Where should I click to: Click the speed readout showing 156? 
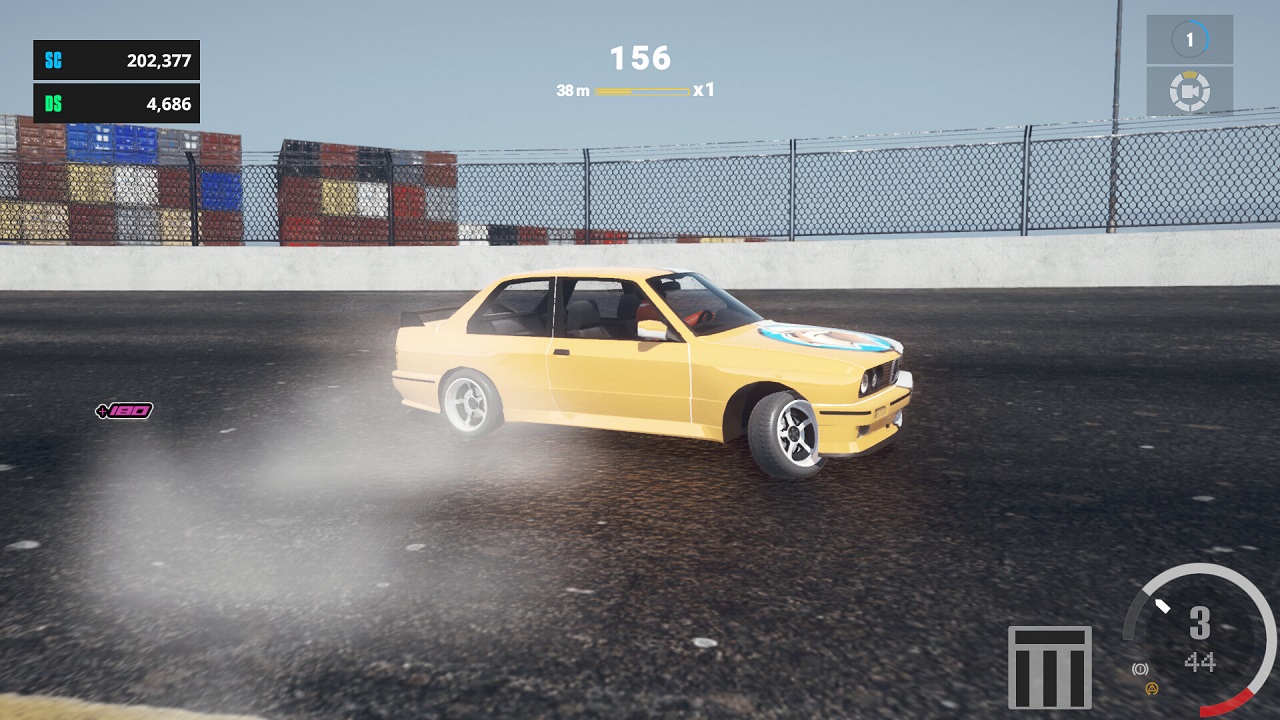coord(641,59)
